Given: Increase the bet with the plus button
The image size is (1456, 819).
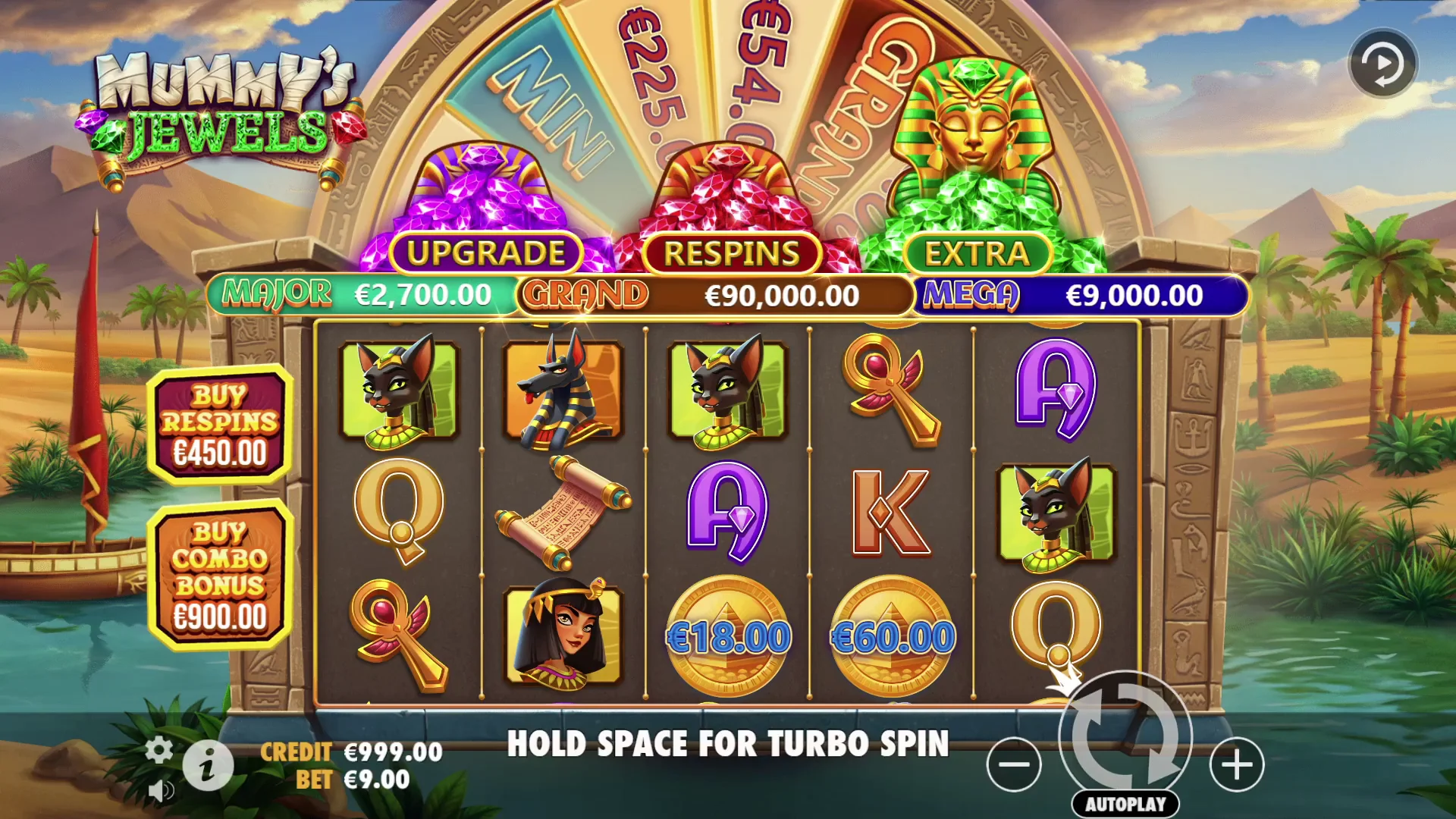Looking at the screenshot, I should pos(1237,764).
